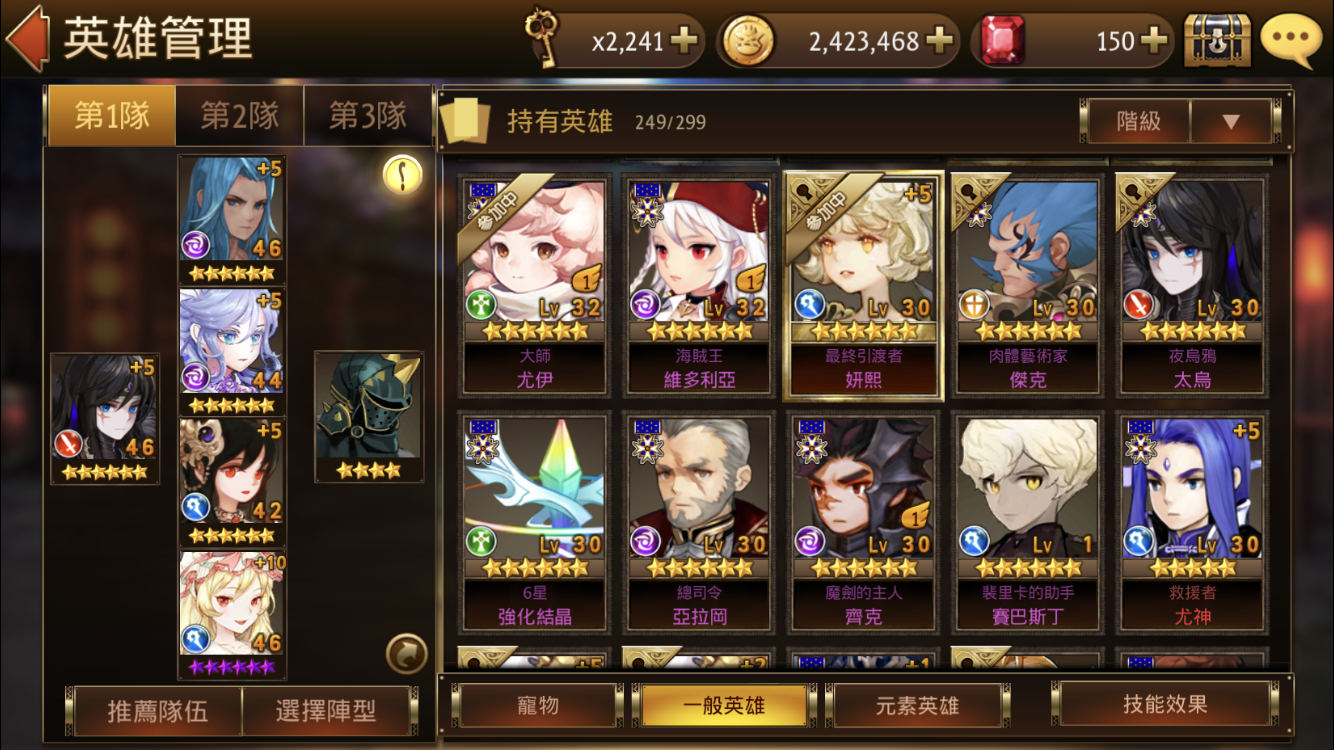Add gold with the plus button

(939, 41)
